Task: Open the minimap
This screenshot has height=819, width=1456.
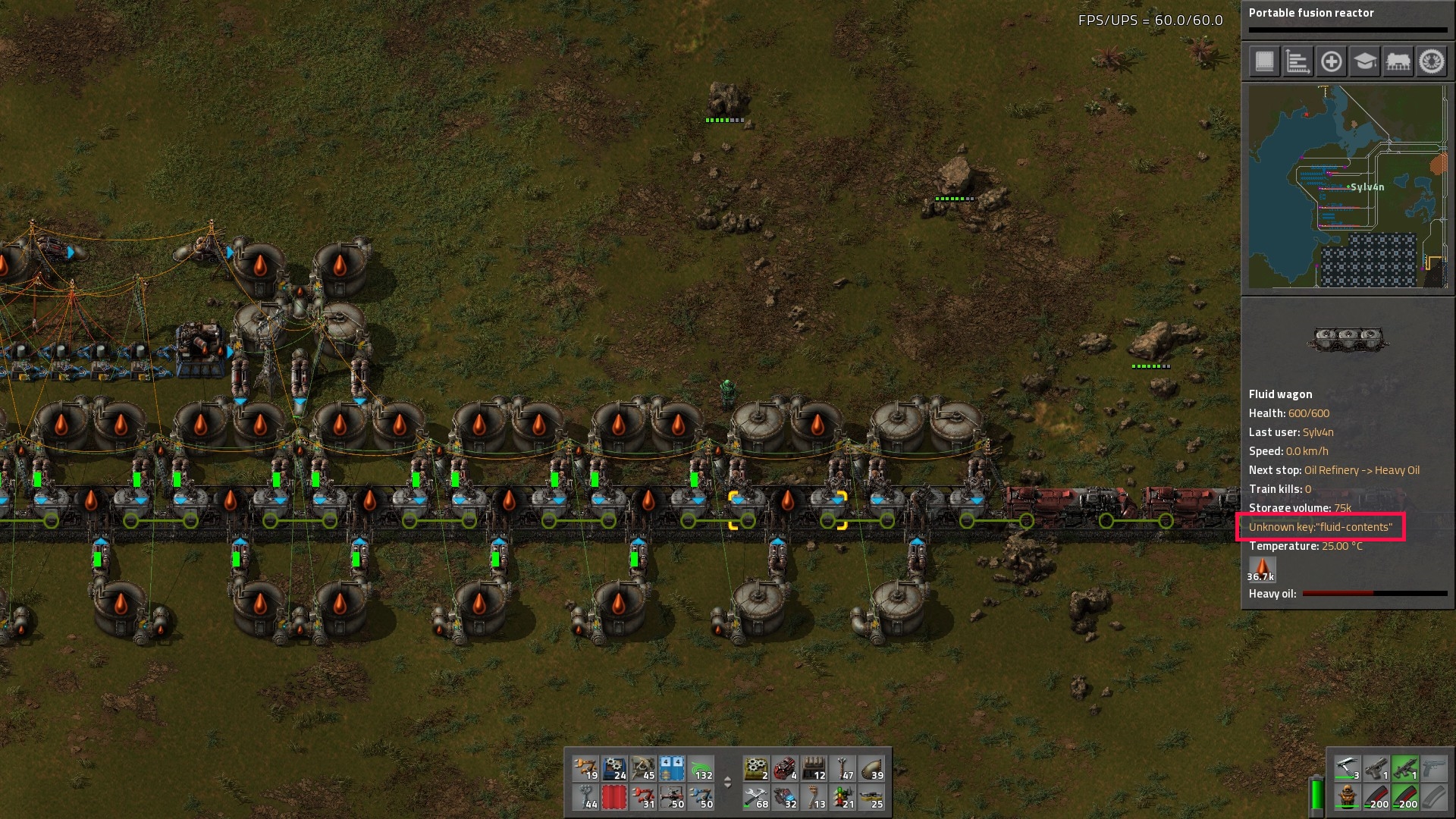Action: coord(1348,187)
